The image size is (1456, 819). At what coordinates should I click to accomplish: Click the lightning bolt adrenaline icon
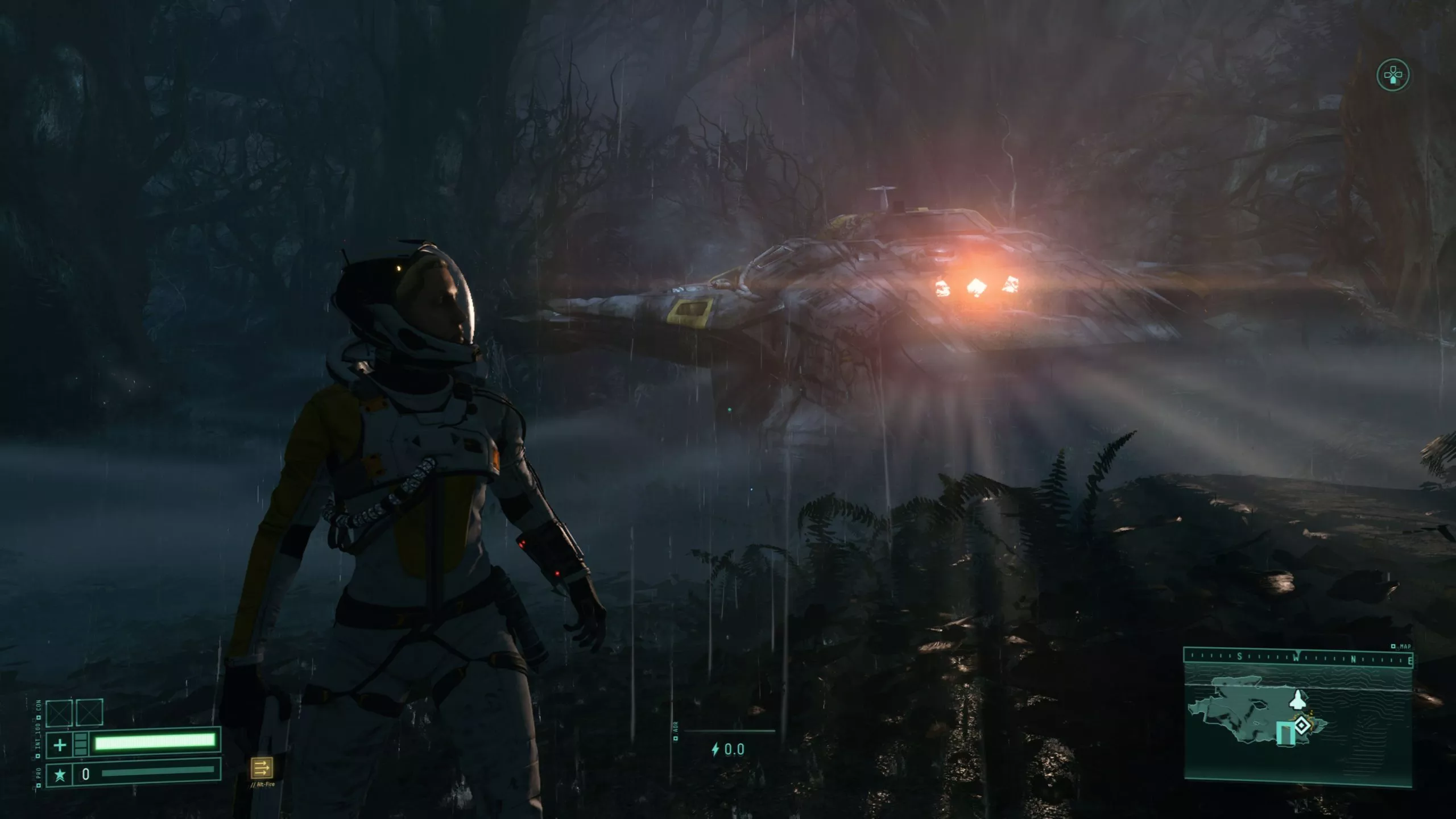716,750
